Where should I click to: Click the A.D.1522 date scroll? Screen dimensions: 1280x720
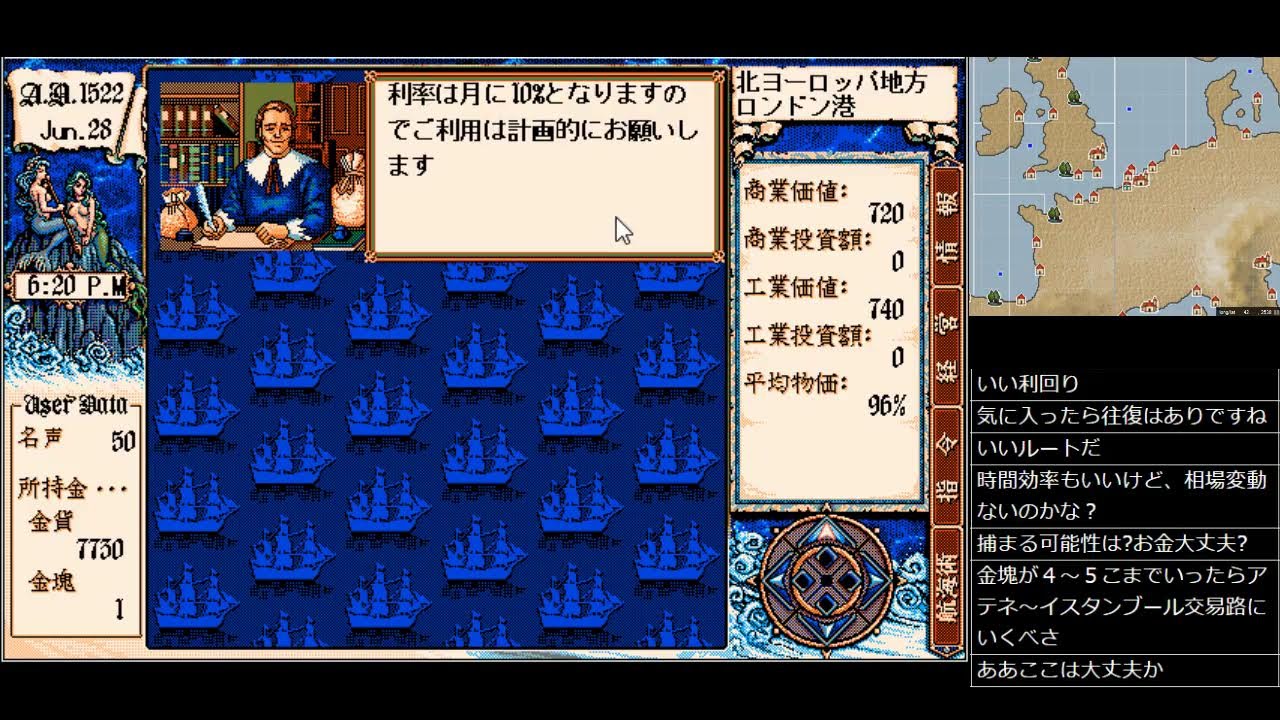point(70,95)
